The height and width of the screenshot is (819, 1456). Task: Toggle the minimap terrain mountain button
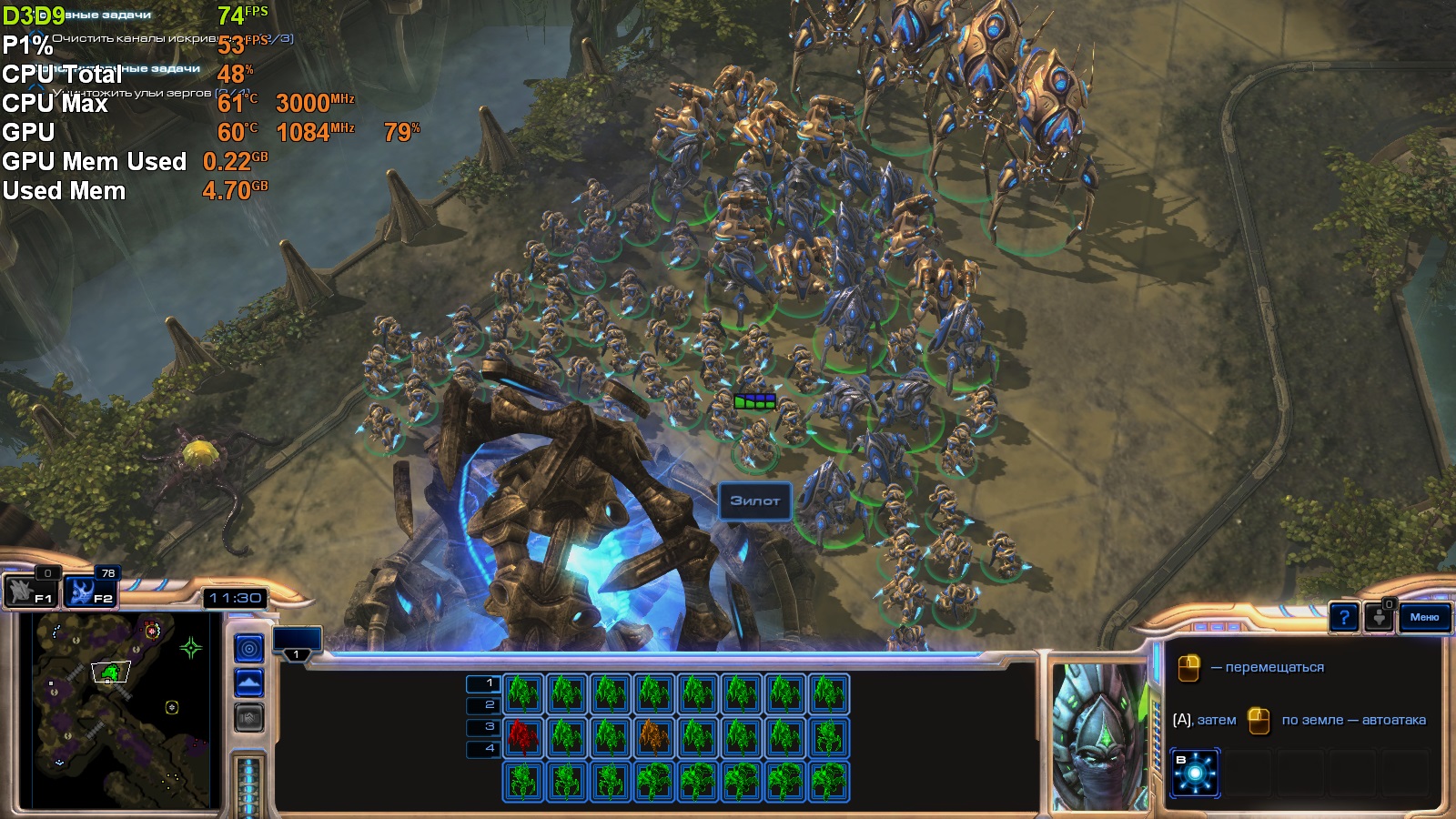point(249,682)
